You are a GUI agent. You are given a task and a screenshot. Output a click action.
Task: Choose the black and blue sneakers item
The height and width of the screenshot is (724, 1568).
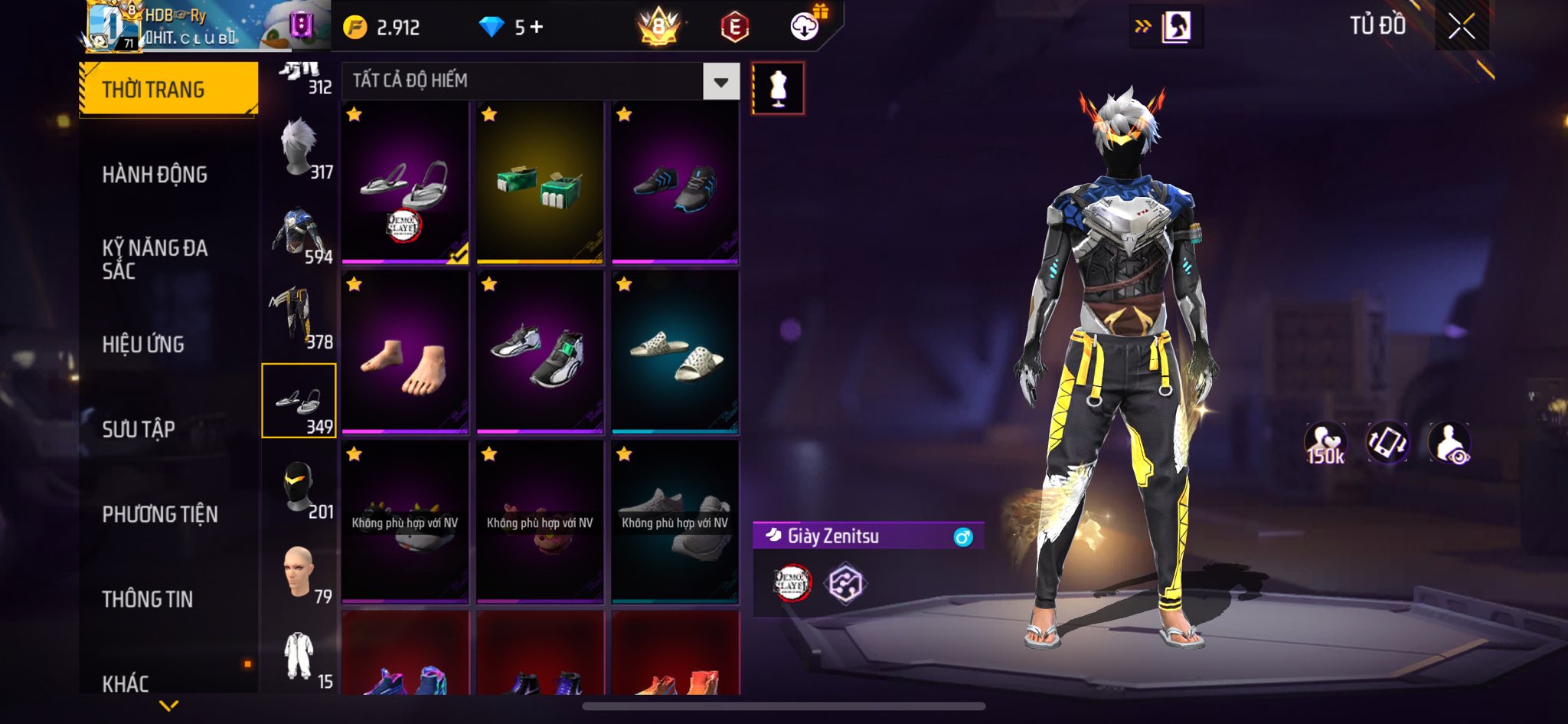point(675,184)
